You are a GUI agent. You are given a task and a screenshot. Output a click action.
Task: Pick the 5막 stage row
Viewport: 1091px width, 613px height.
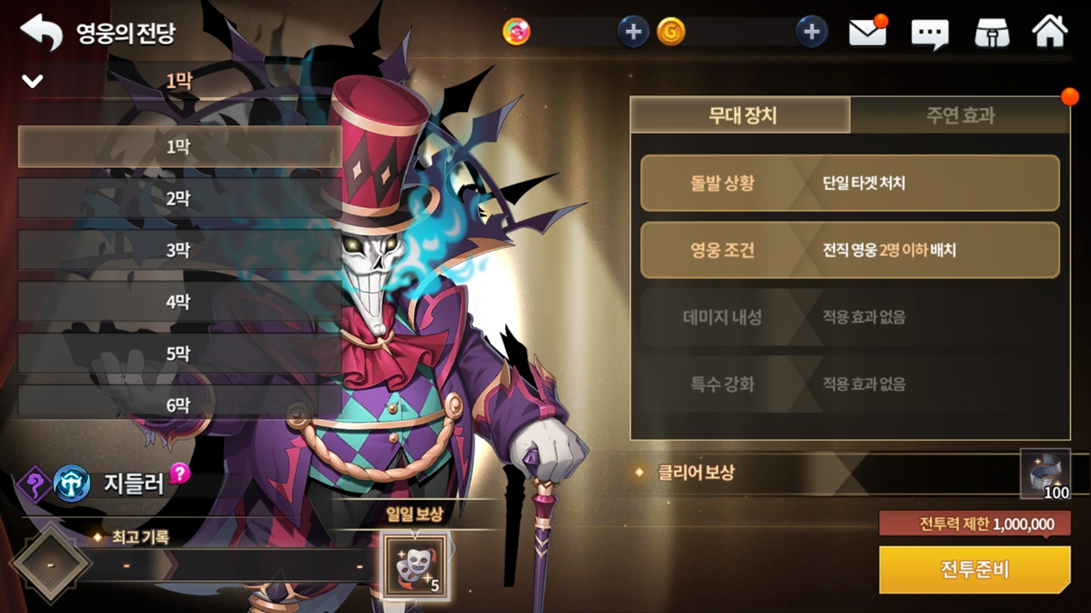(x=179, y=354)
